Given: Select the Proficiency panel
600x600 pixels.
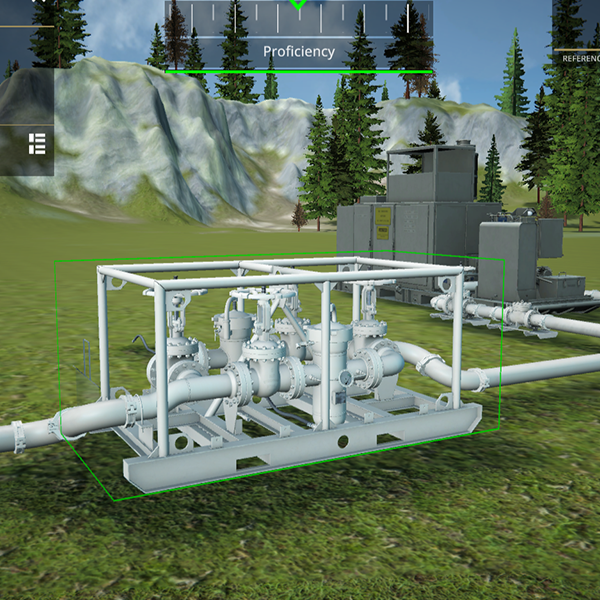Looking at the screenshot, I should 299,50.
